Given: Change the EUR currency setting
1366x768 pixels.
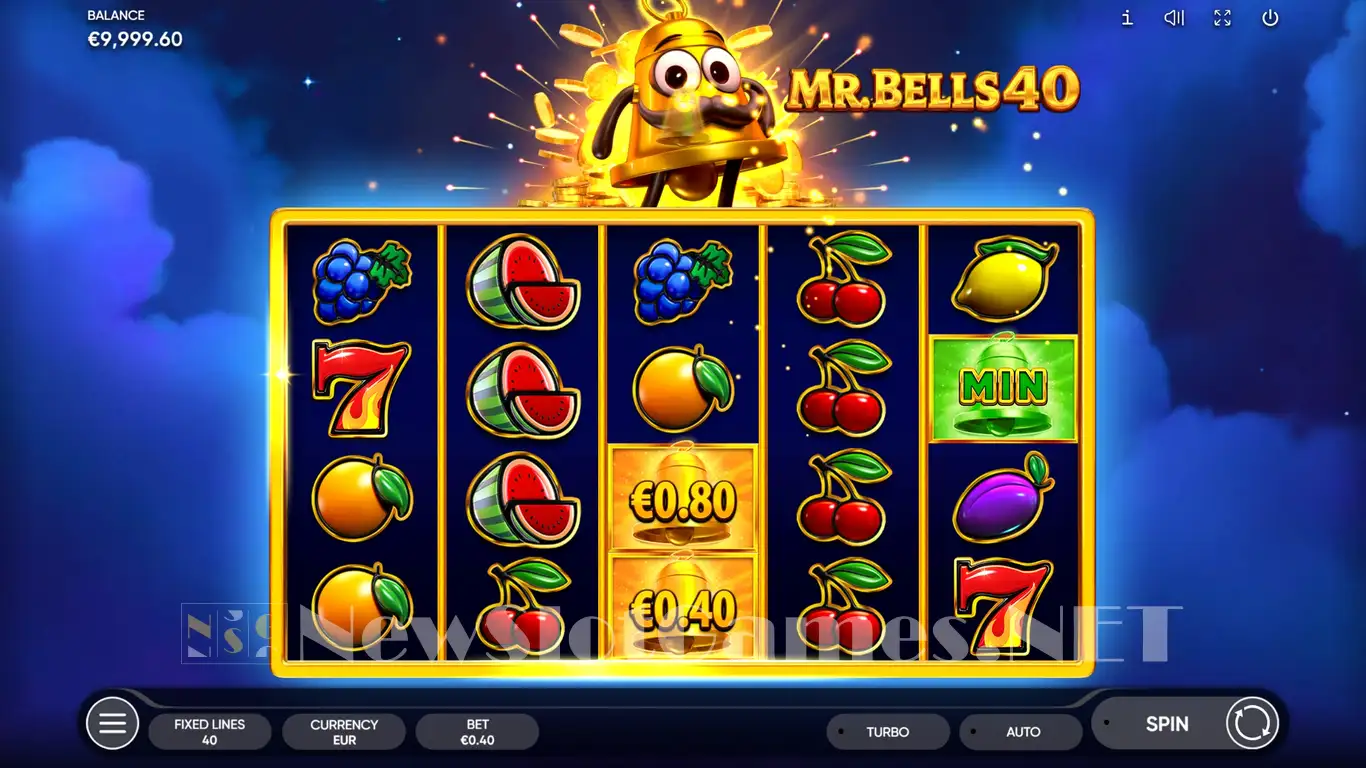Looking at the screenshot, I should click(344, 732).
